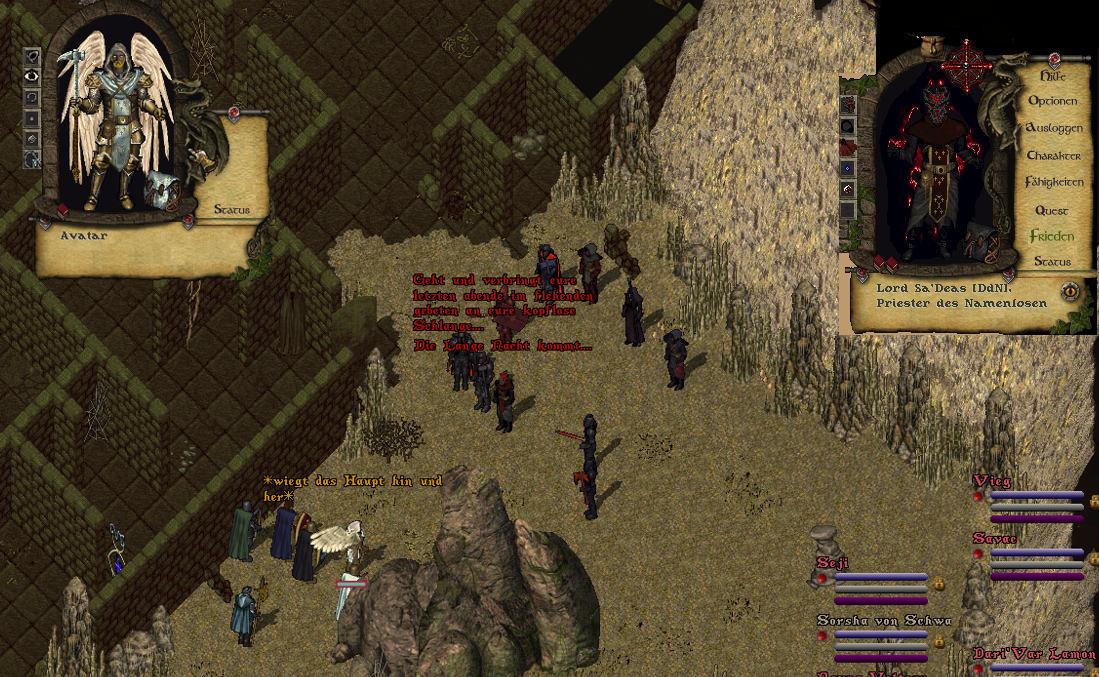The width and height of the screenshot is (1099, 677).
Task: Click the red book at Avatar's feet
Action: [x=63, y=210]
